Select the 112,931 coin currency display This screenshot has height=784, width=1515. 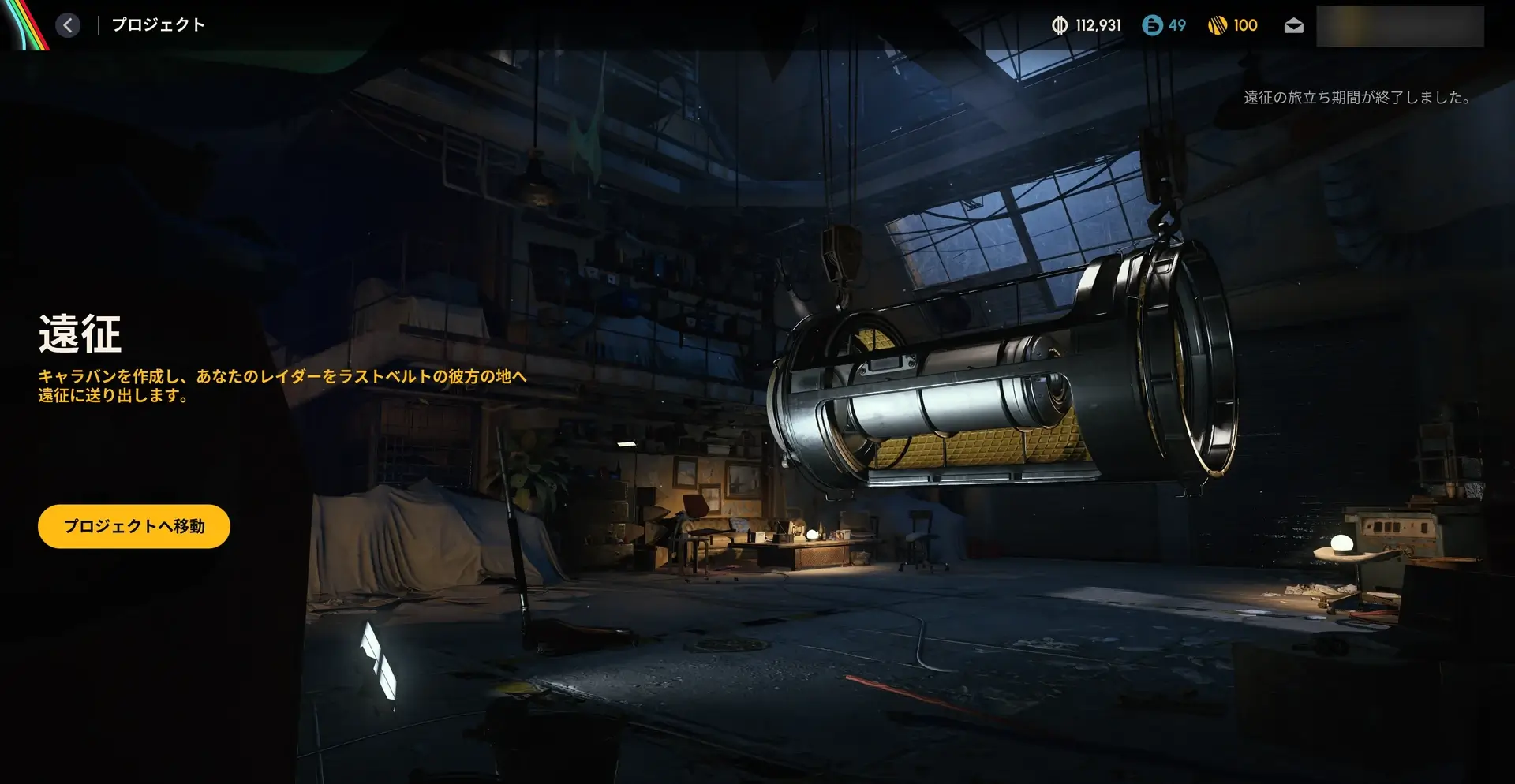[1086, 25]
